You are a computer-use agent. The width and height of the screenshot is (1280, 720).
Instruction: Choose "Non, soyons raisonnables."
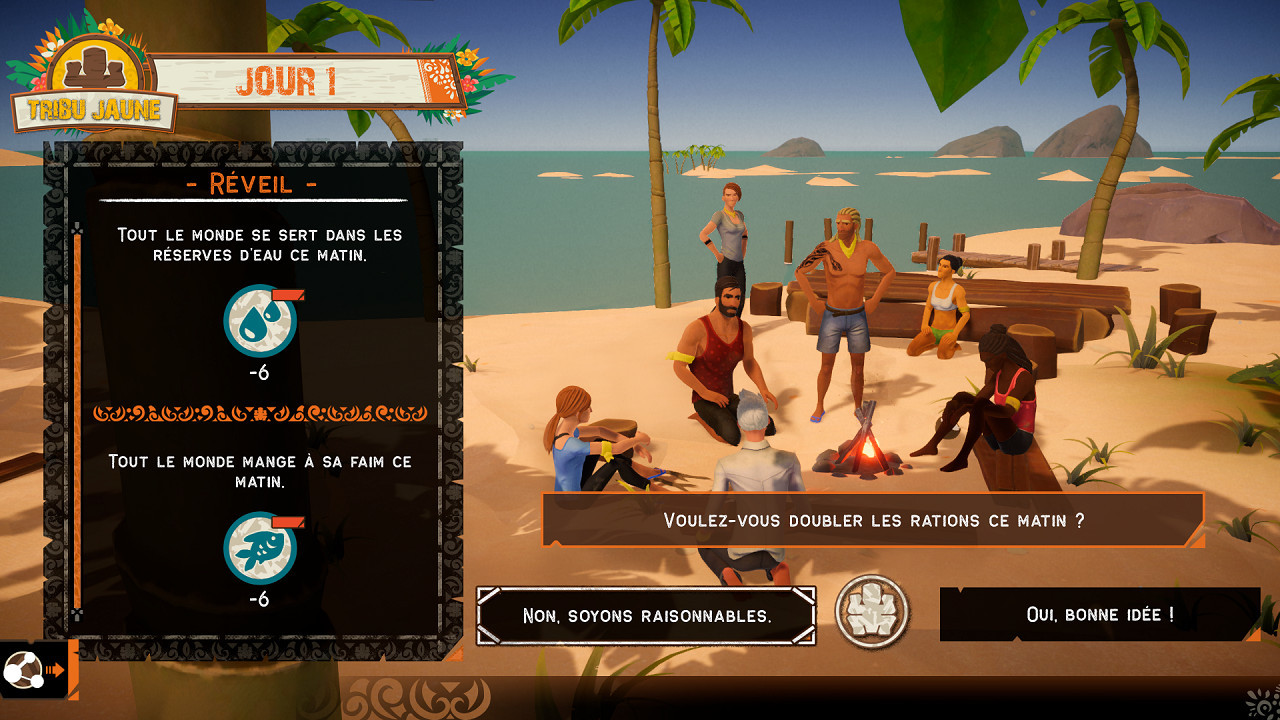(x=647, y=615)
